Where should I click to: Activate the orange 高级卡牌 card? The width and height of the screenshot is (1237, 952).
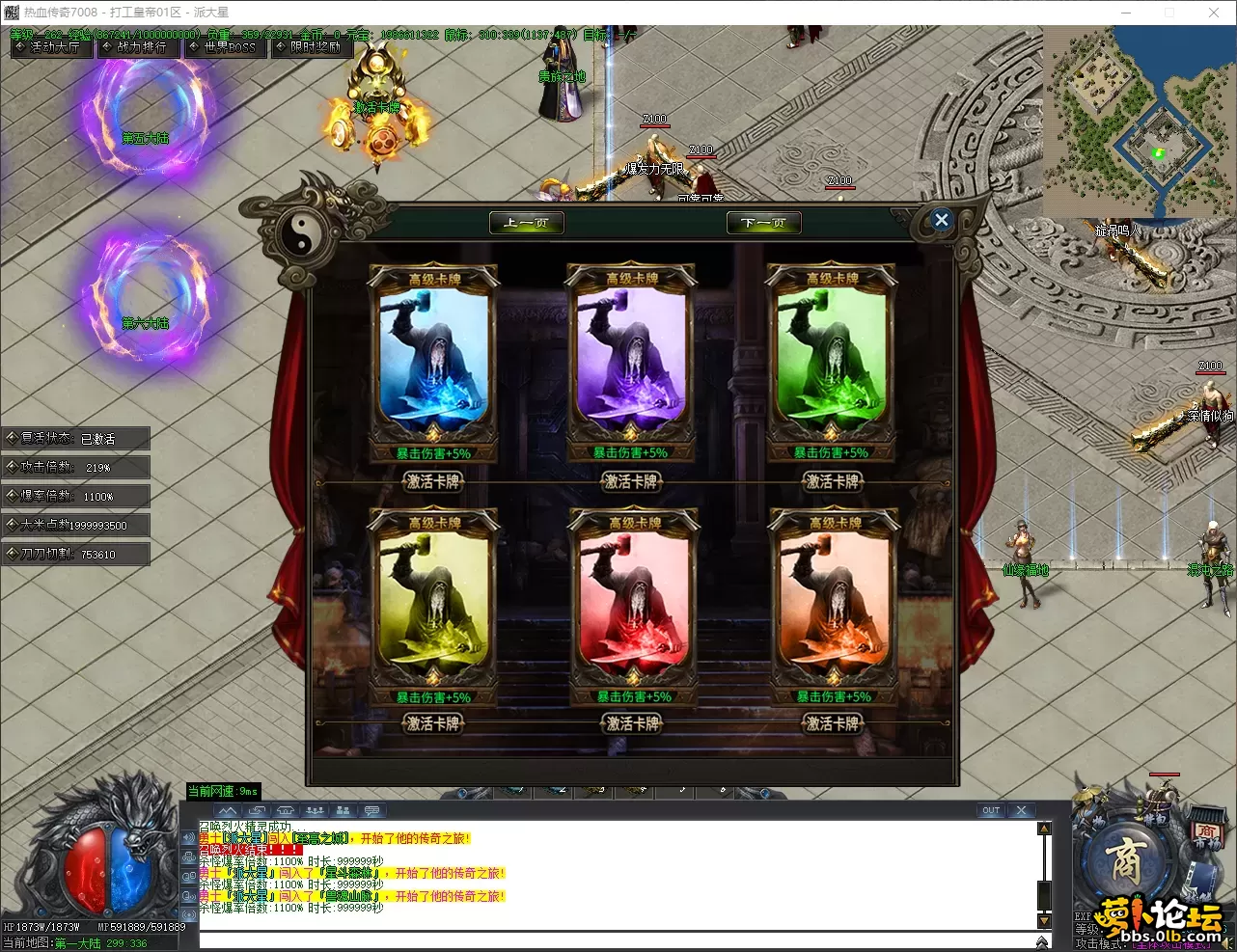pyautogui.click(x=833, y=722)
